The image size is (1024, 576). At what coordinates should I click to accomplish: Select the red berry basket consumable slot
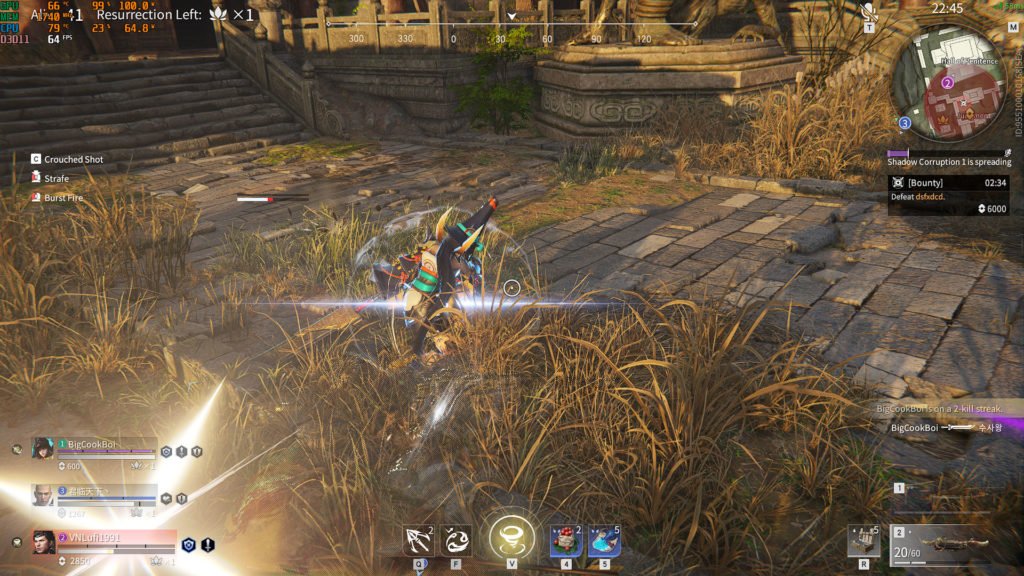click(x=566, y=540)
